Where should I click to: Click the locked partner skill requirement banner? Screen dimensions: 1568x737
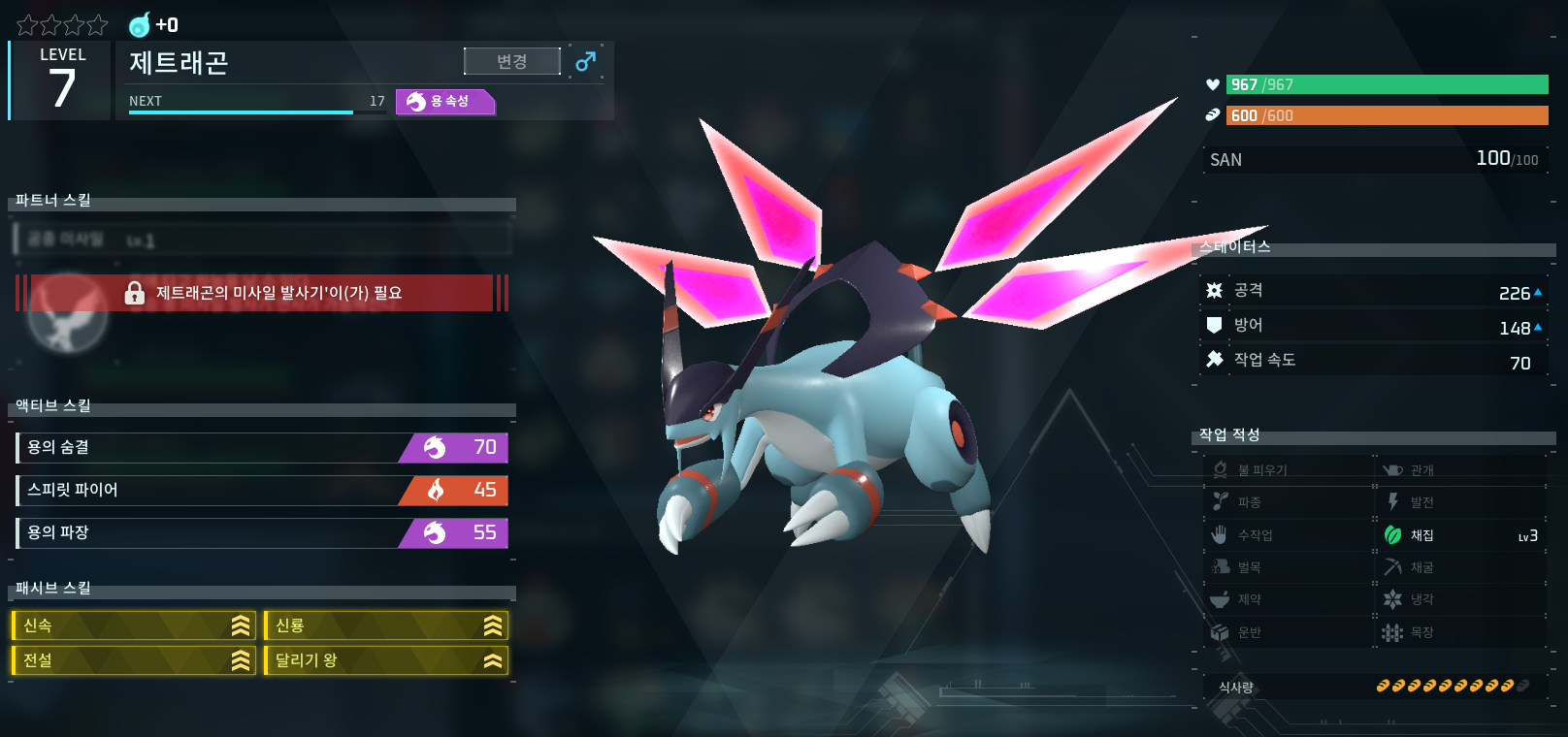[x=262, y=293]
